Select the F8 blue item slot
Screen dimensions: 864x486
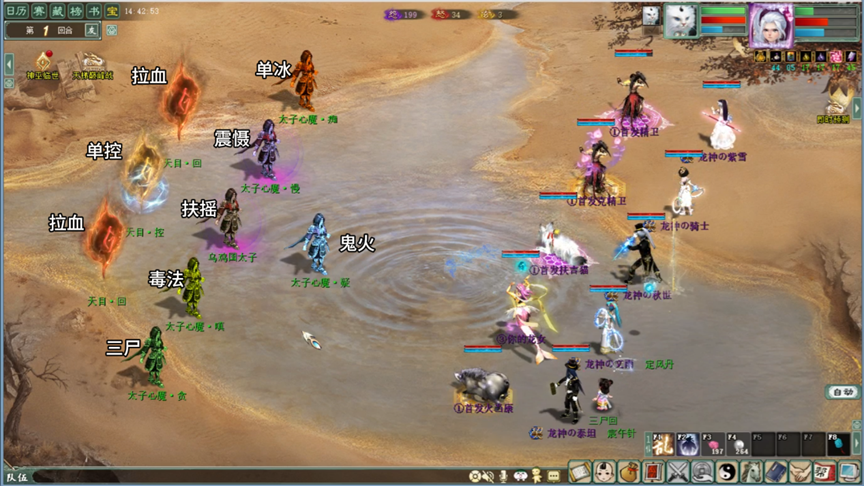click(838, 444)
